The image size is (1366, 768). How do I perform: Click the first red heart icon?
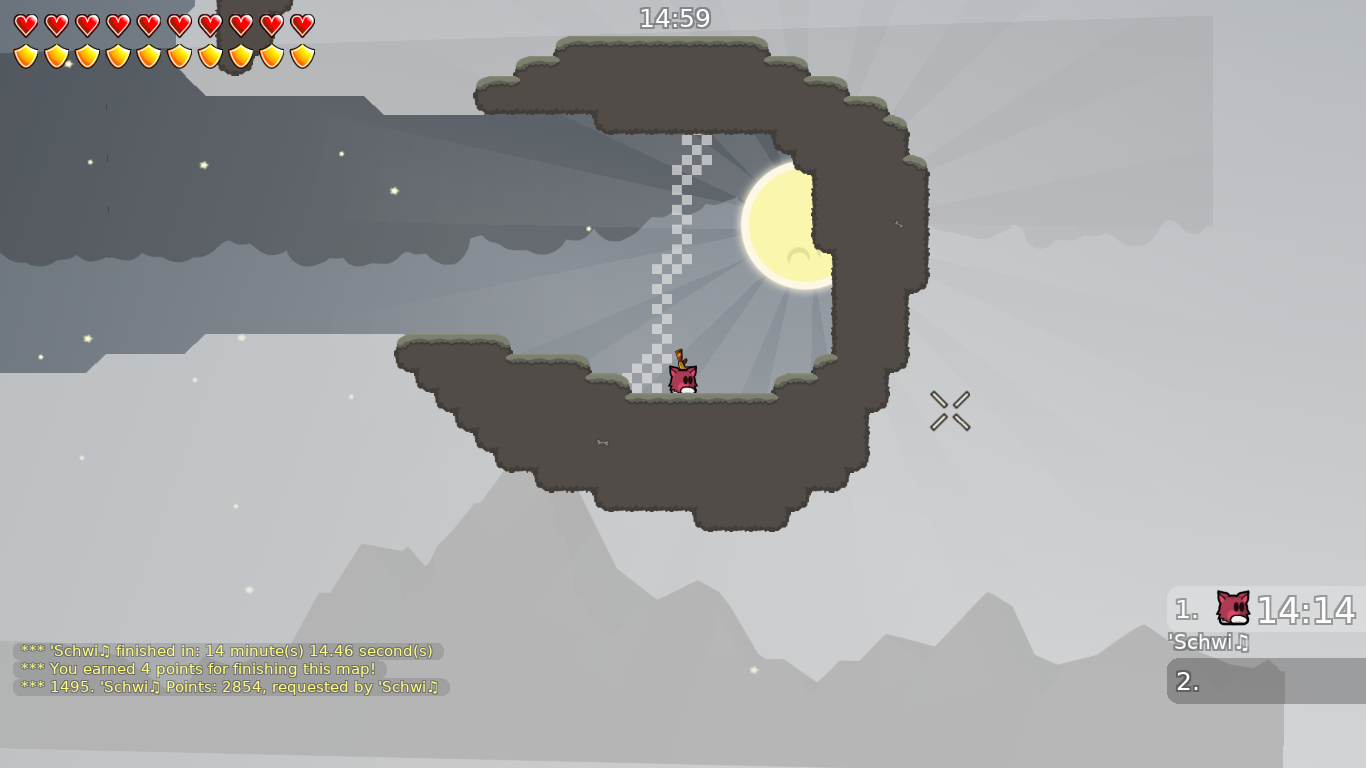point(26,24)
